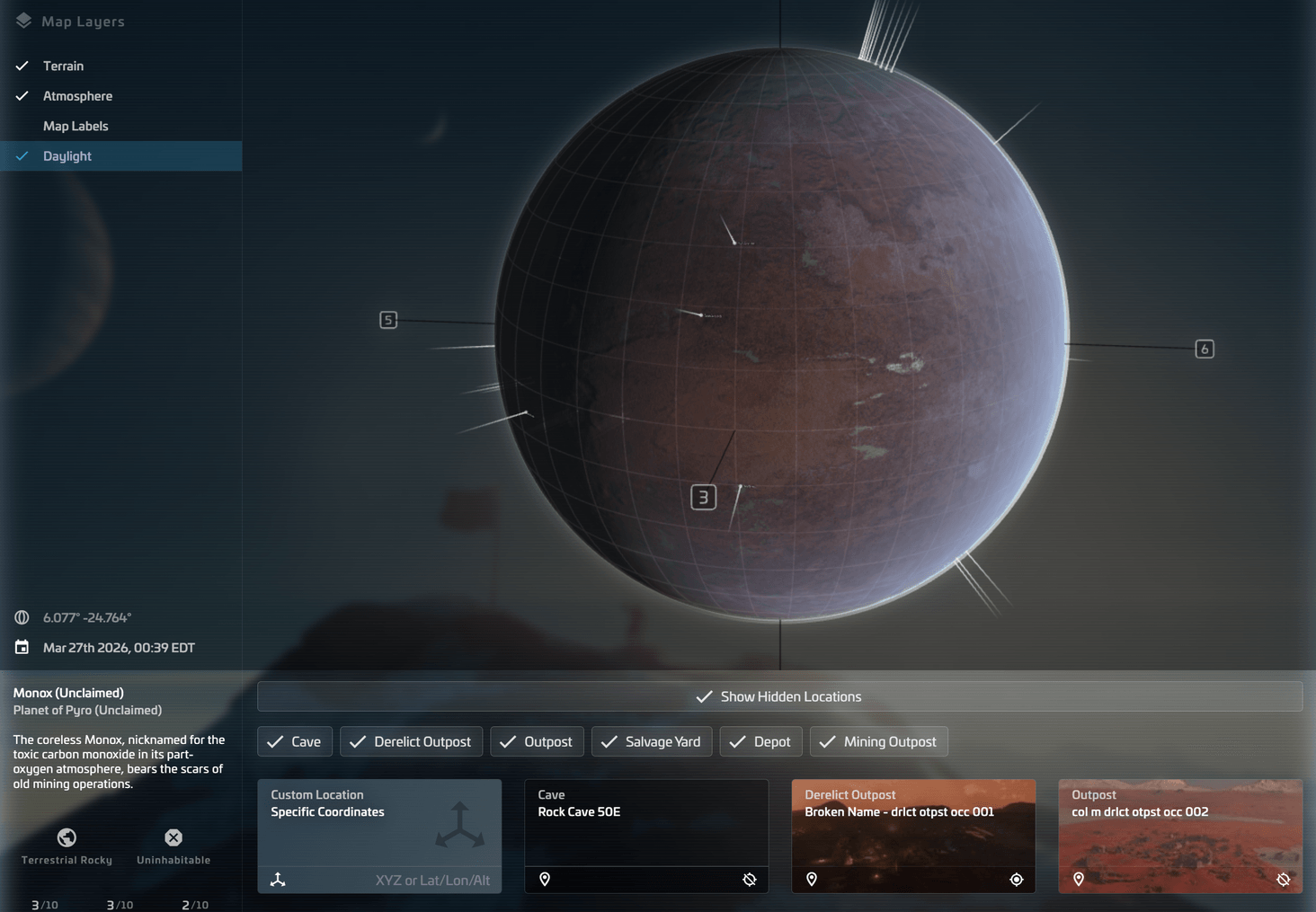
Task: Toggle the hidden eye icon on Rock Cave 50E
Action: 750,880
